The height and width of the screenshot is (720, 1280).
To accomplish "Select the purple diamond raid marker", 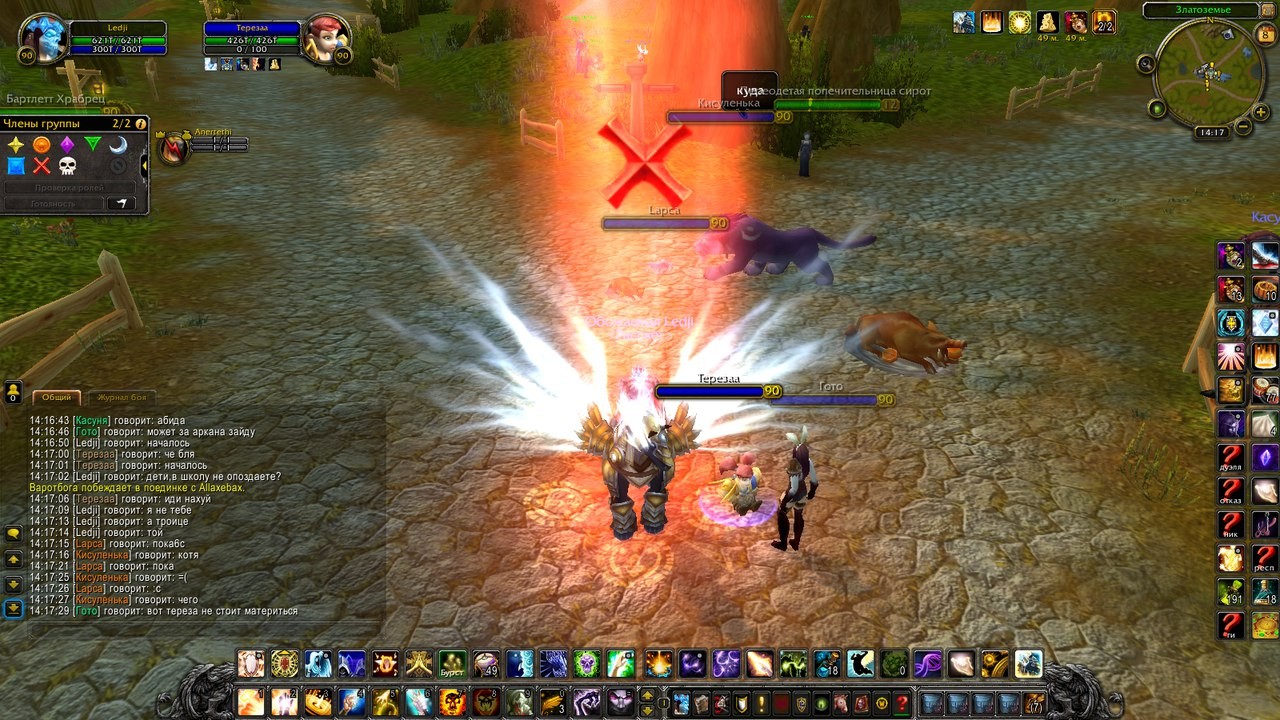I will click(x=67, y=145).
